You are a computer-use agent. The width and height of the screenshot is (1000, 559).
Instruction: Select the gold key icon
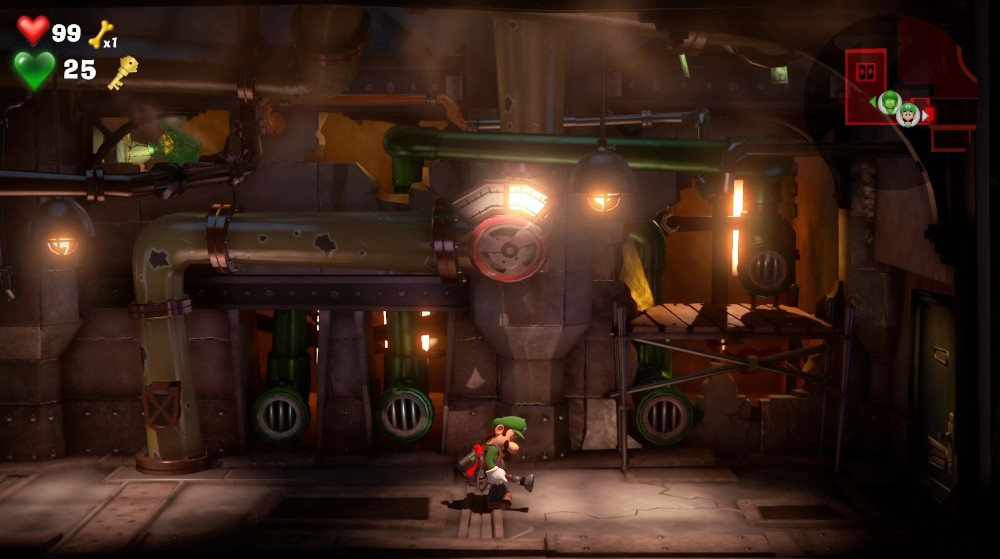point(123,71)
